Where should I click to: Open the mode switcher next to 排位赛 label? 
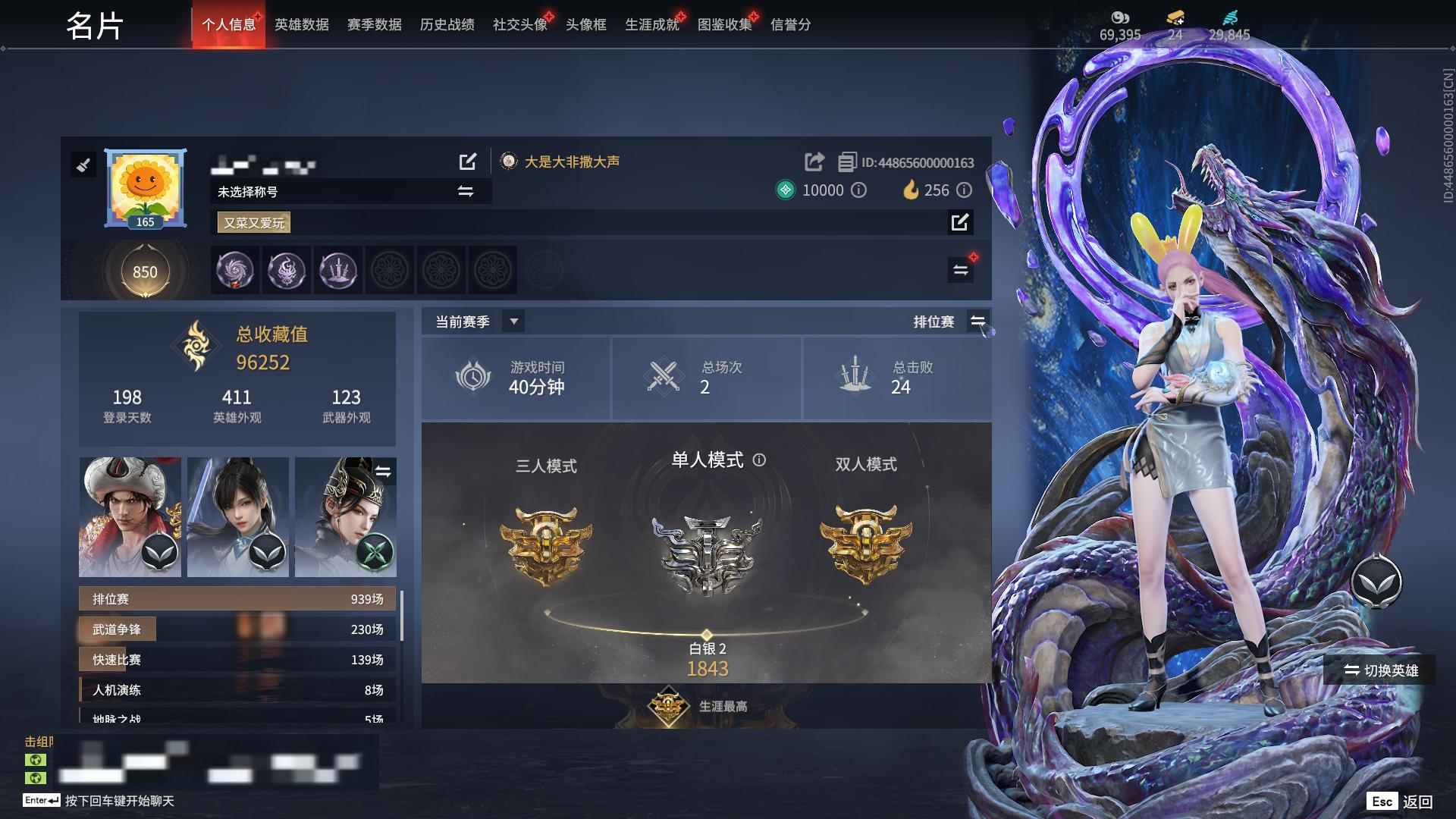[x=978, y=322]
